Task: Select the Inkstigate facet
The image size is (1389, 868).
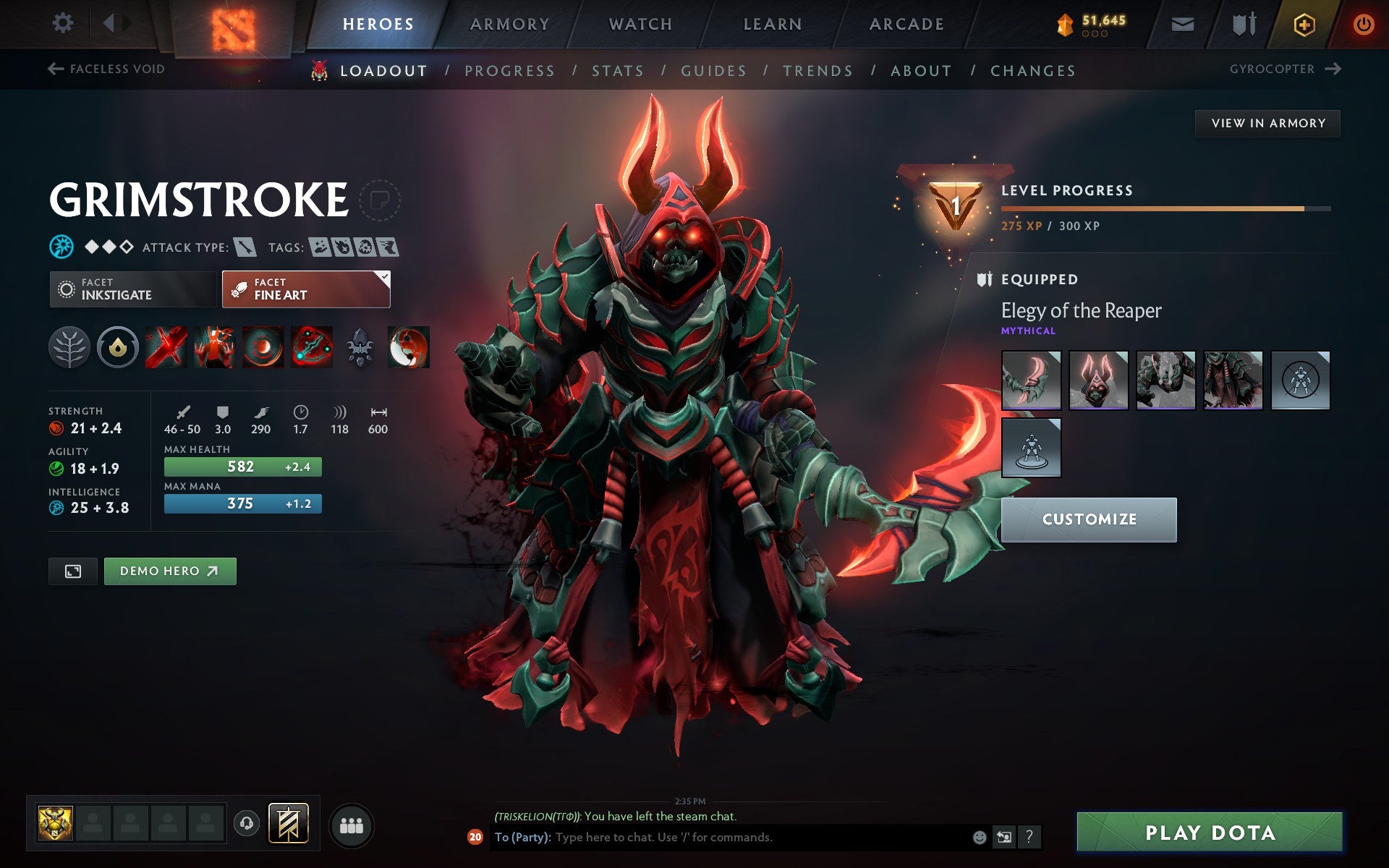Action: 133,289
